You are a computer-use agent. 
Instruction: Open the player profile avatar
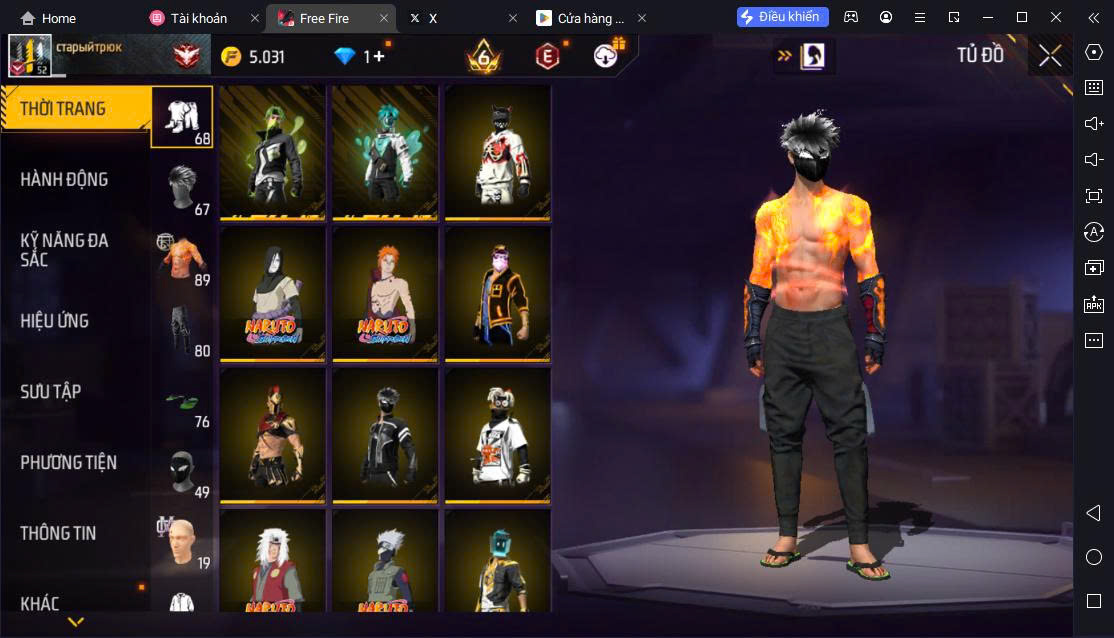click(x=30, y=56)
